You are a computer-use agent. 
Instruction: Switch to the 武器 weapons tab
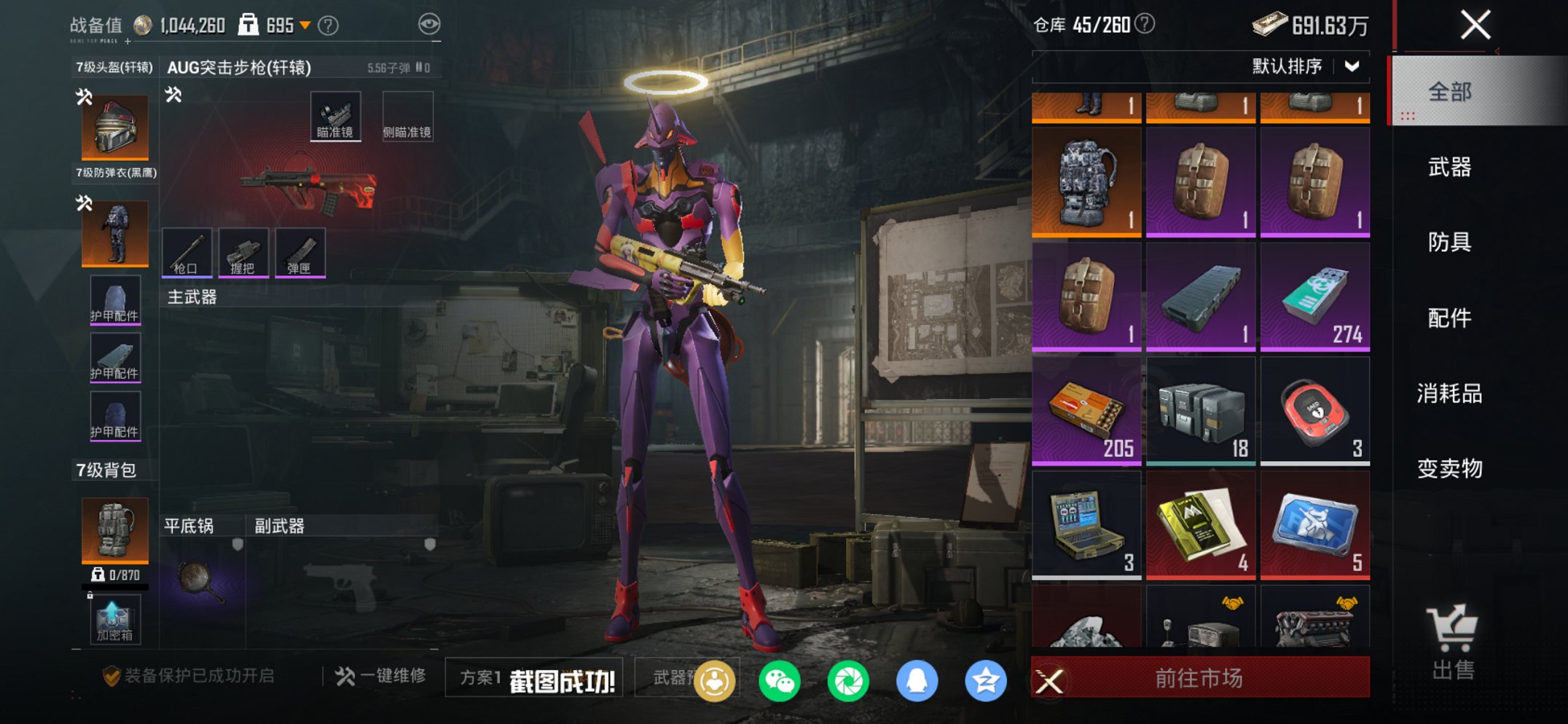click(x=1449, y=168)
